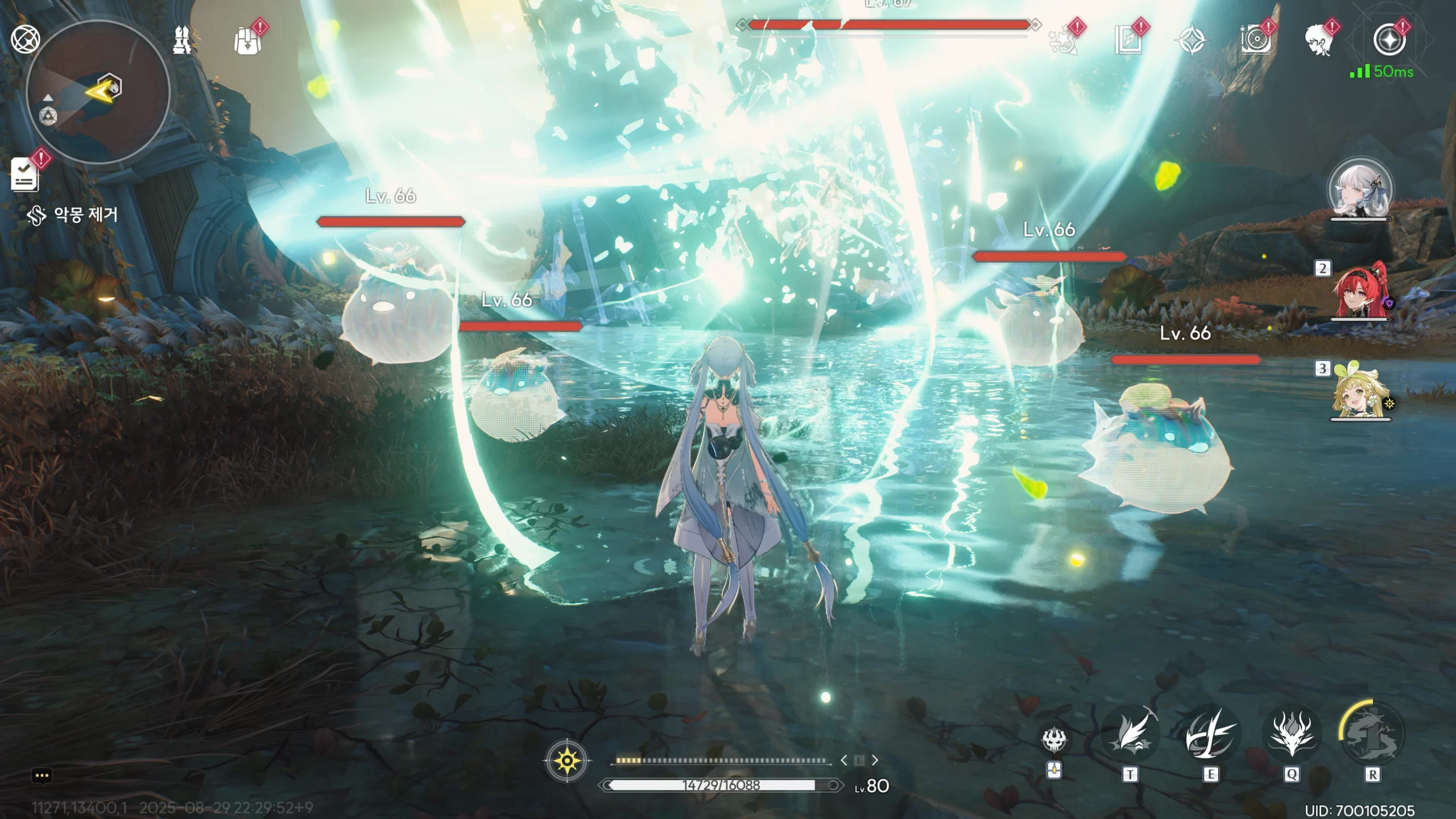The width and height of the screenshot is (1456, 819).
Task: Open the guidebook icon
Action: (x=1128, y=41)
